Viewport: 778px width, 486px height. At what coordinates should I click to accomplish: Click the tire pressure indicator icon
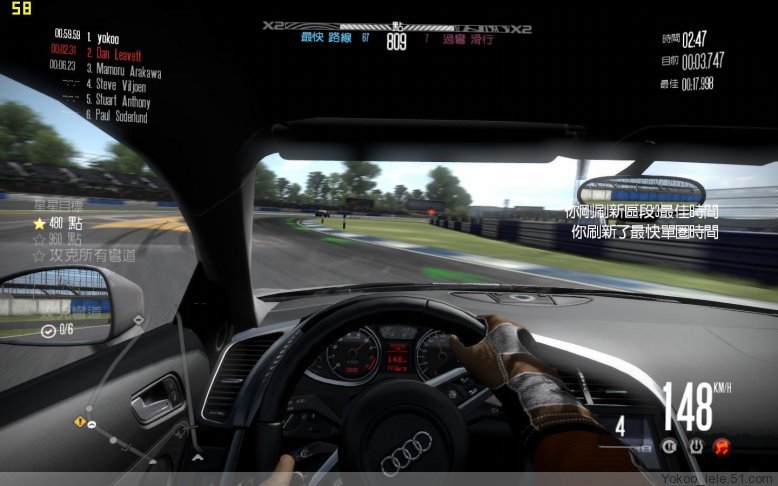697,446
